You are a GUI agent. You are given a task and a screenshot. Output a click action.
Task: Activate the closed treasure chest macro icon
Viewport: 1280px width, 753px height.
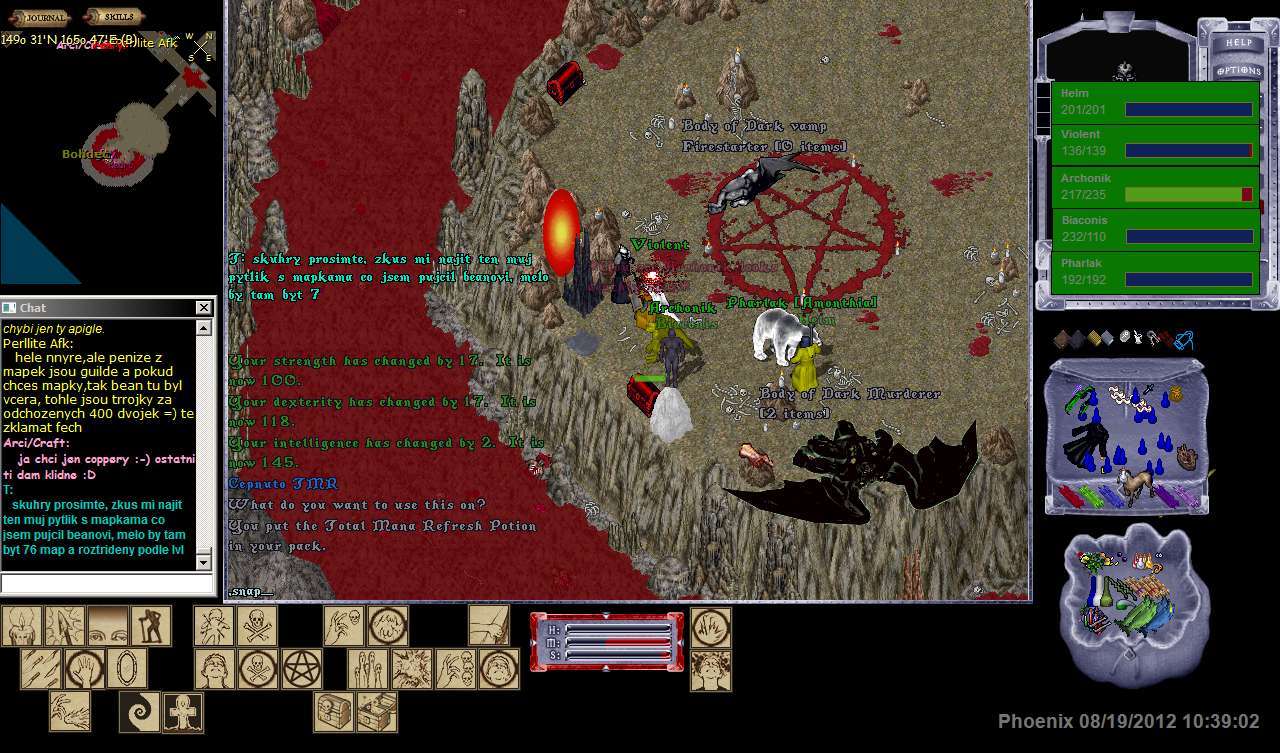pyautogui.click(x=334, y=712)
